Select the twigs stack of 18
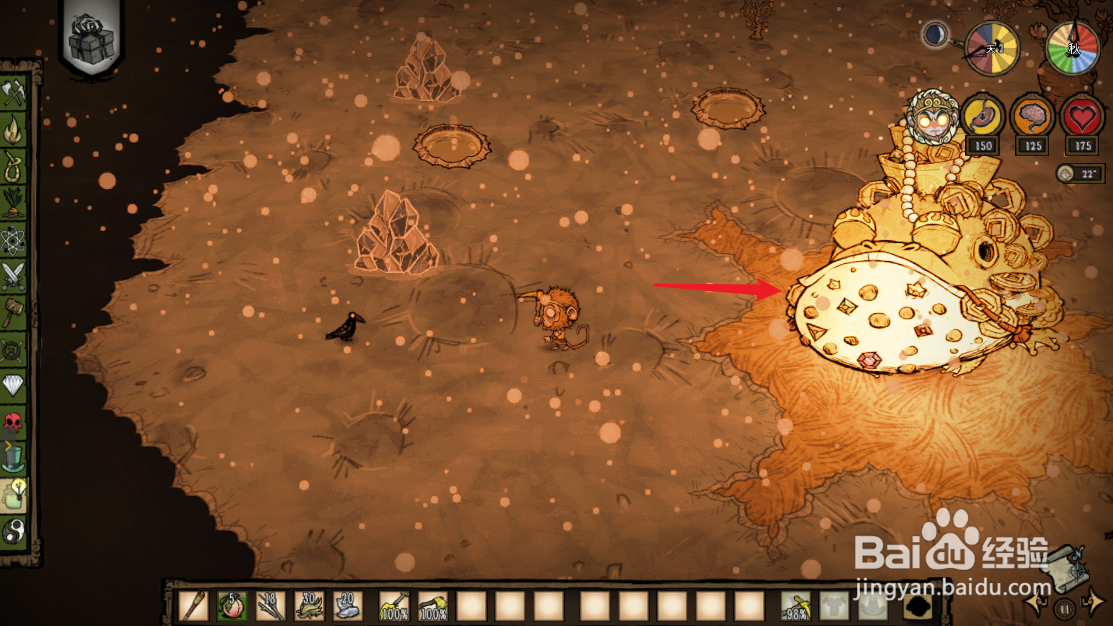1113x626 pixels. 271,606
